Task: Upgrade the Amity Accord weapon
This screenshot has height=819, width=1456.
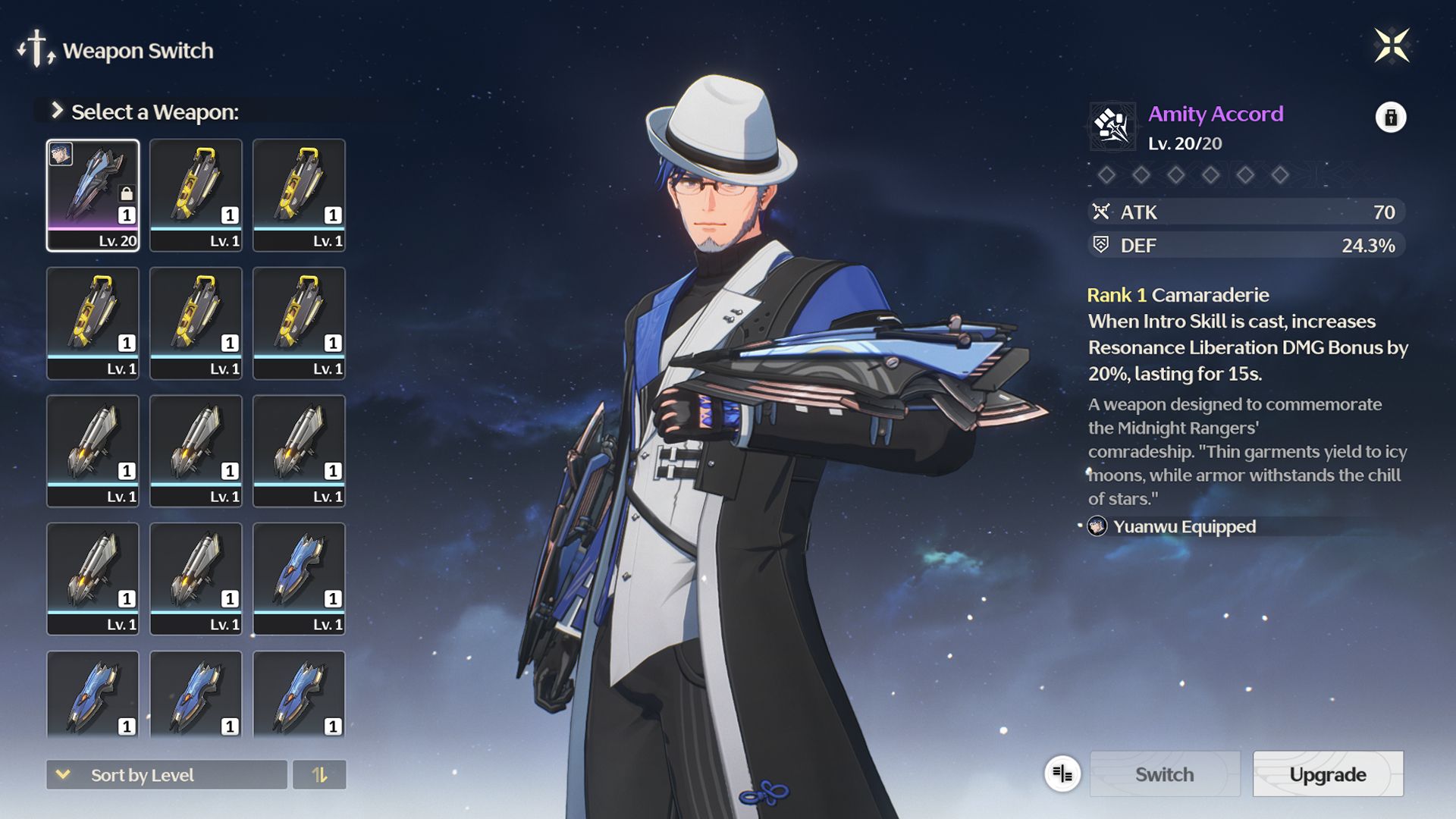Action: pyautogui.click(x=1327, y=773)
